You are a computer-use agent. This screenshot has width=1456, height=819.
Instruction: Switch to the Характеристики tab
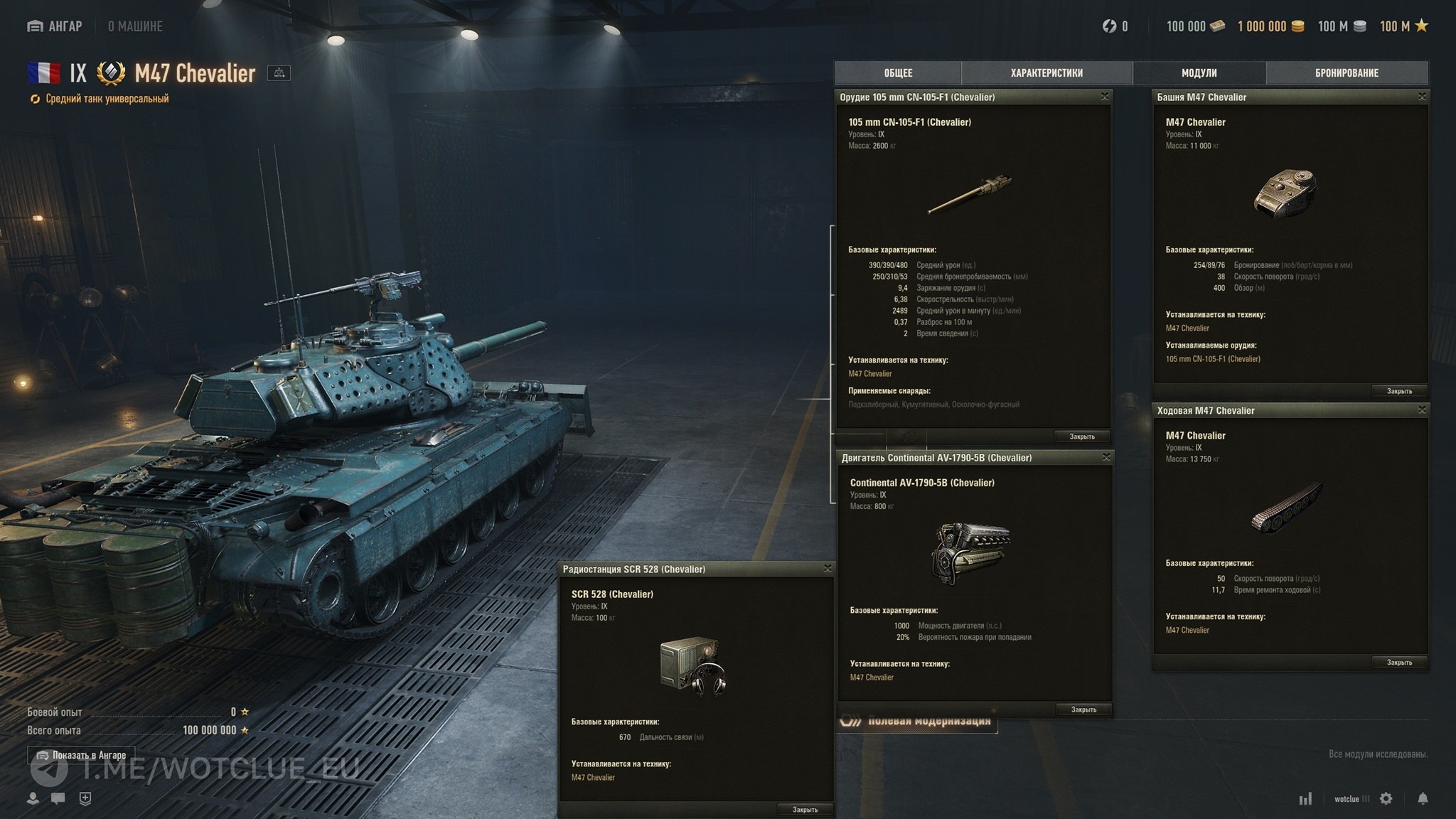(x=1046, y=73)
